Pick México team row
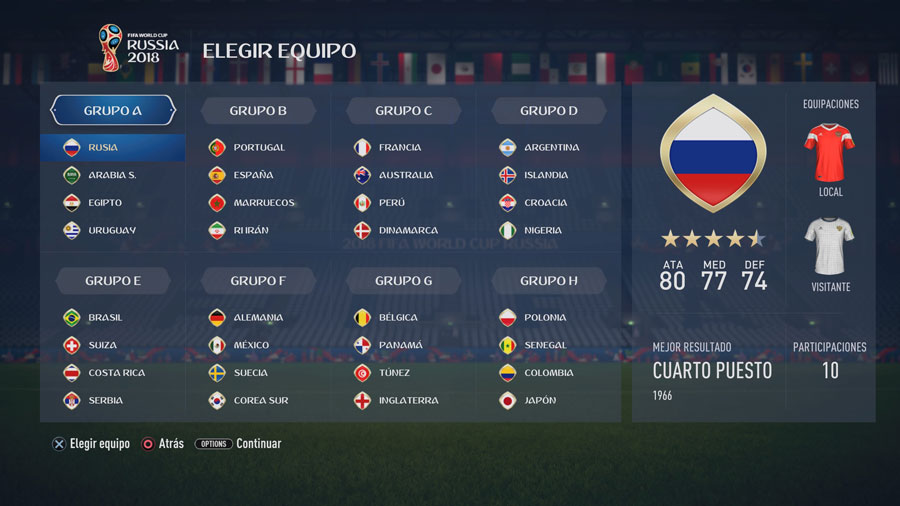Screen dimensions: 900x506 point(251,345)
